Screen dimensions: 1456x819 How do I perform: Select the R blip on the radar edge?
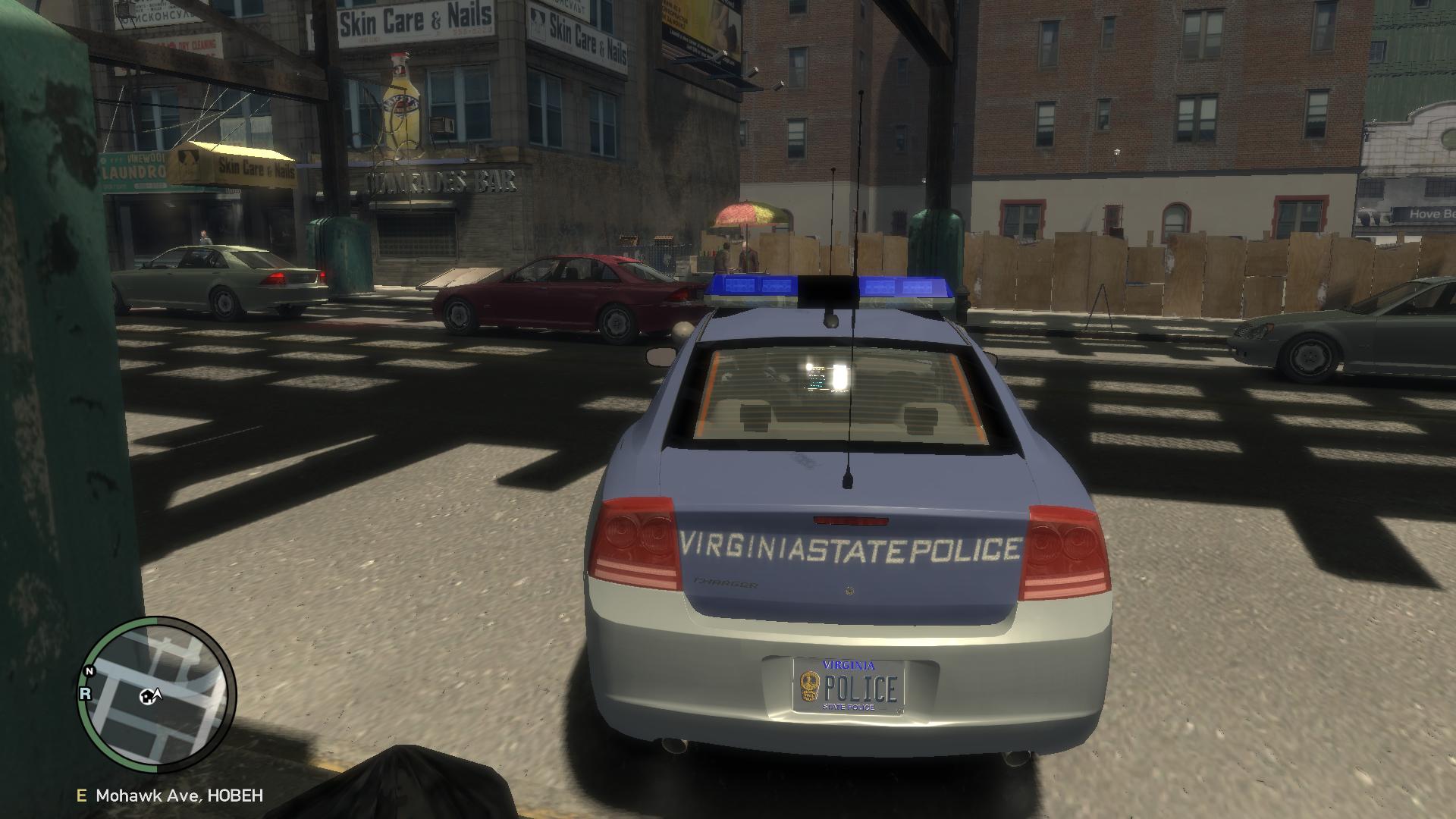click(85, 693)
